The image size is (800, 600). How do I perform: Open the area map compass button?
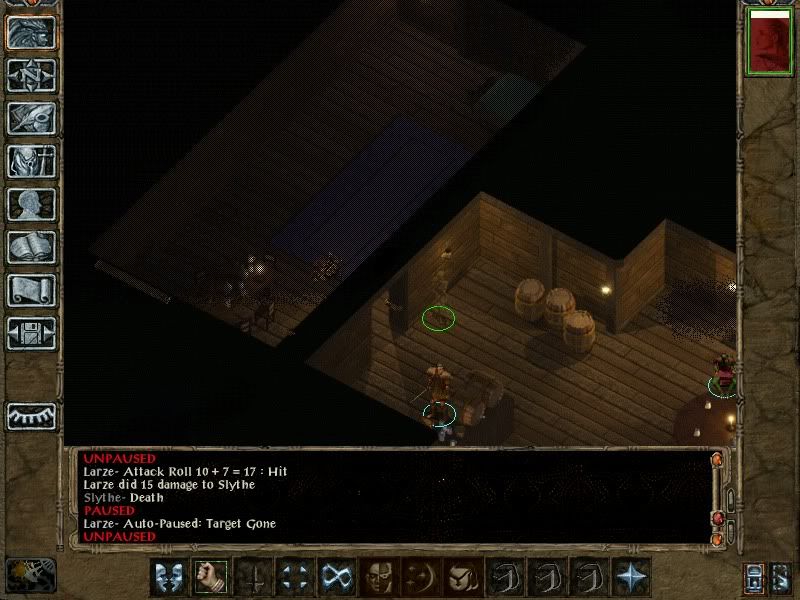pos(31,75)
